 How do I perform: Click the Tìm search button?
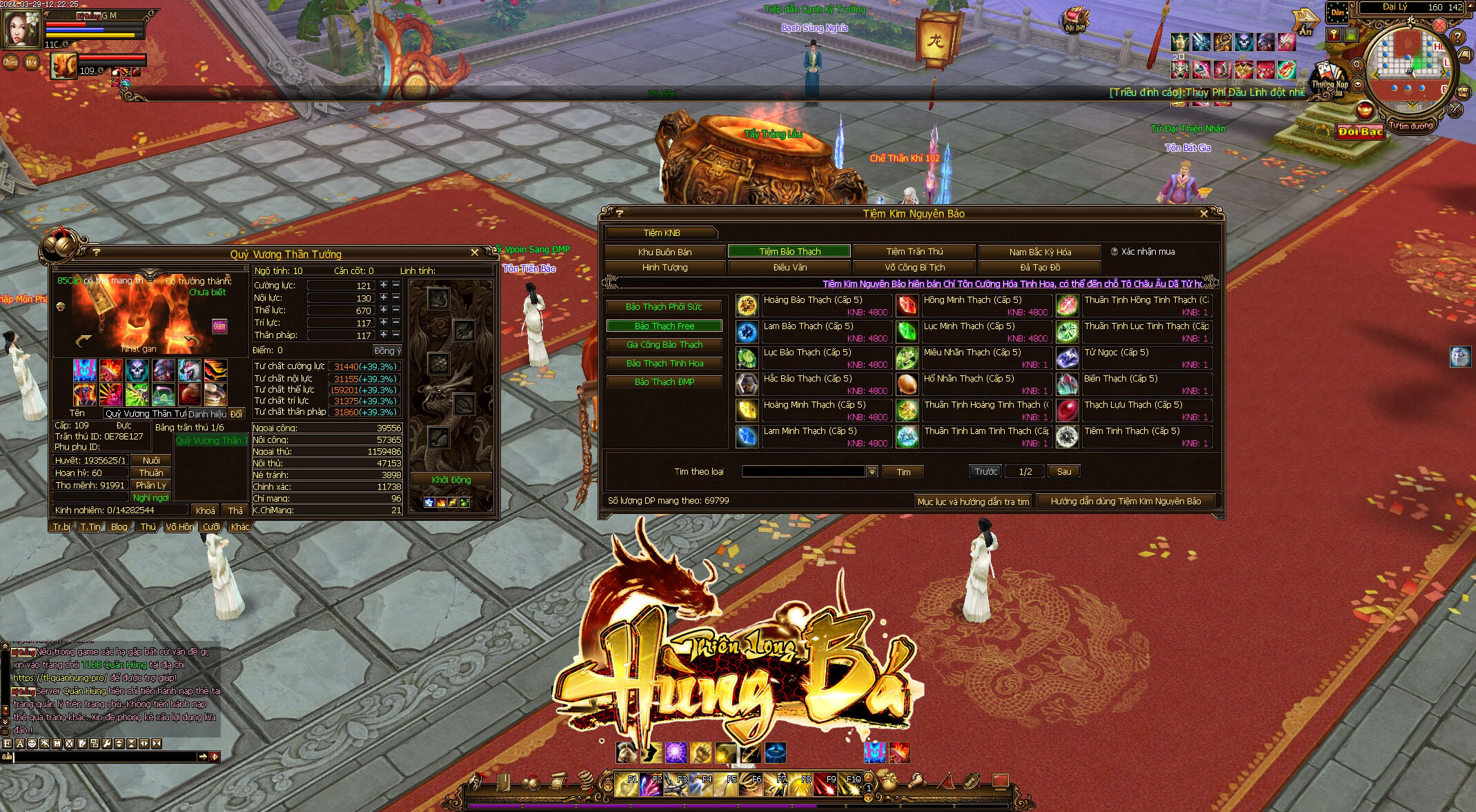[x=903, y=472]
